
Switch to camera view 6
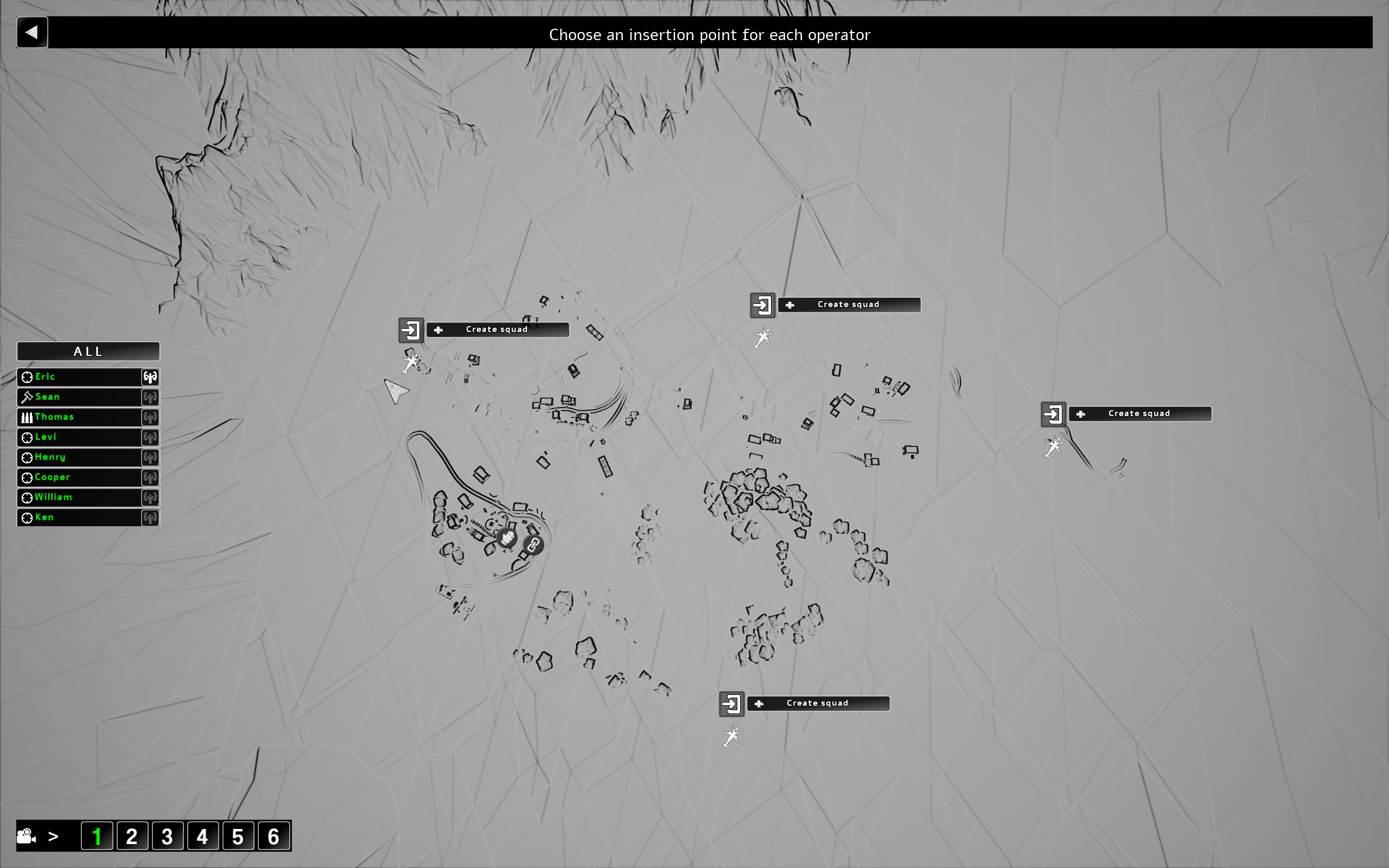click(x=273, y=837)
